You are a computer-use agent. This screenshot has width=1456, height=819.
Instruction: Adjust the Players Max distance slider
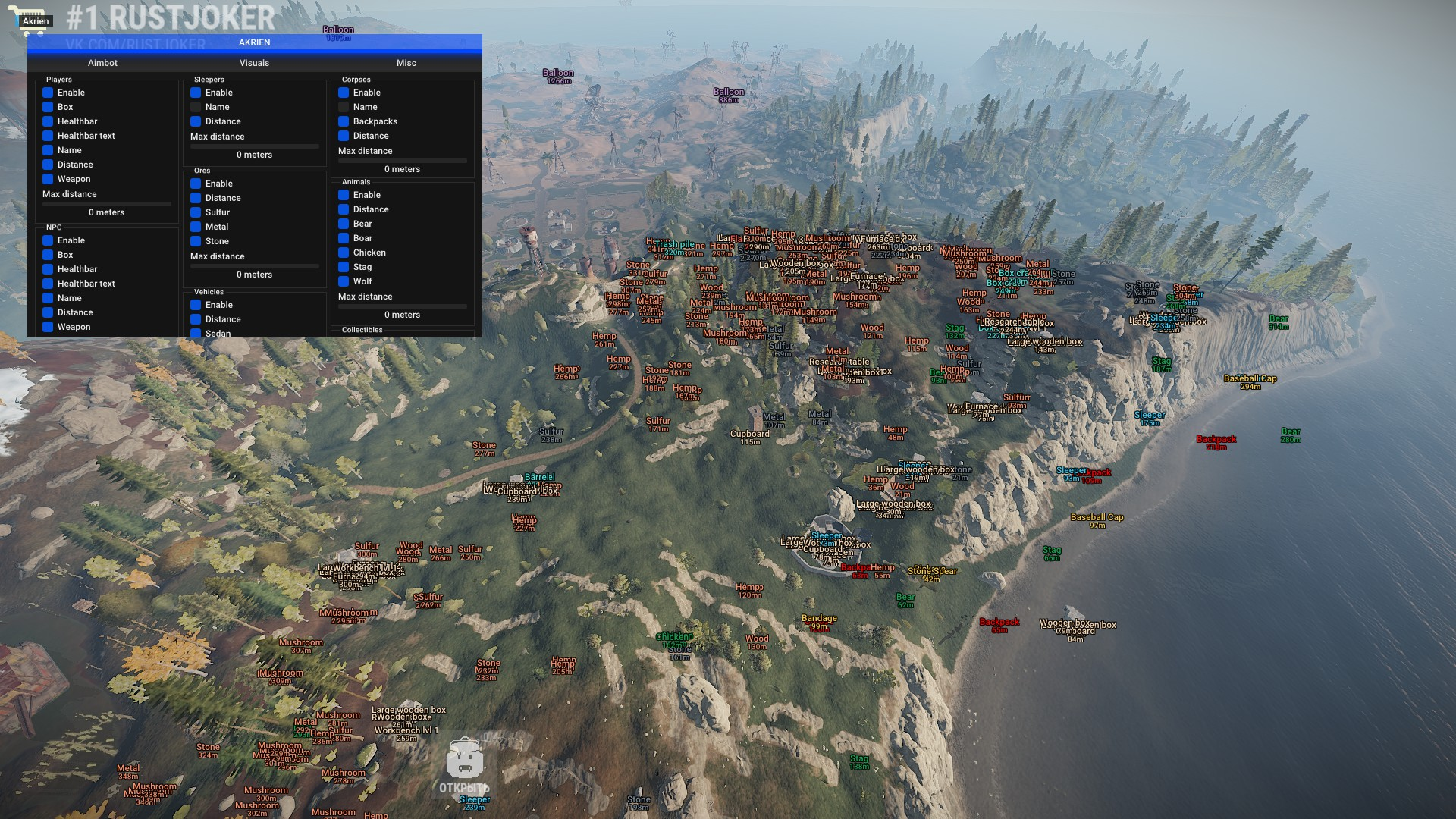point(107,204)
